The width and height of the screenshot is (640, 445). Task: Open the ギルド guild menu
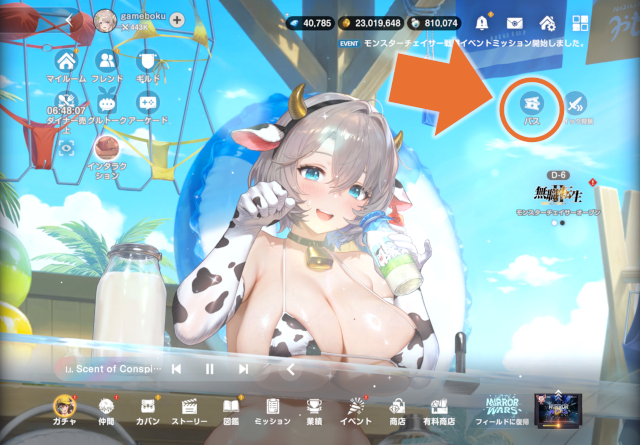click(148, 61)
